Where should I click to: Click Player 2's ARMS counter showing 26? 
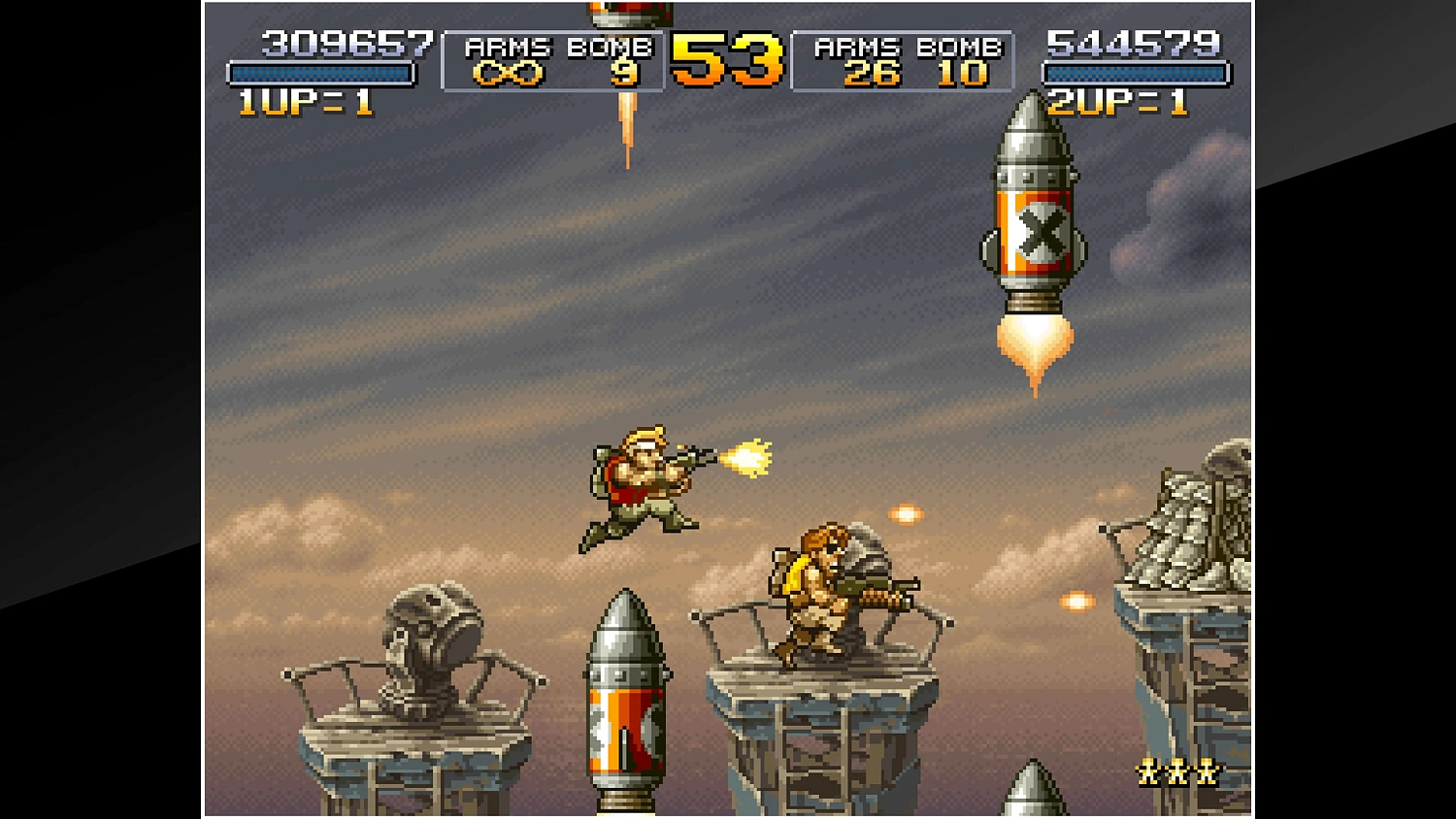873,73
